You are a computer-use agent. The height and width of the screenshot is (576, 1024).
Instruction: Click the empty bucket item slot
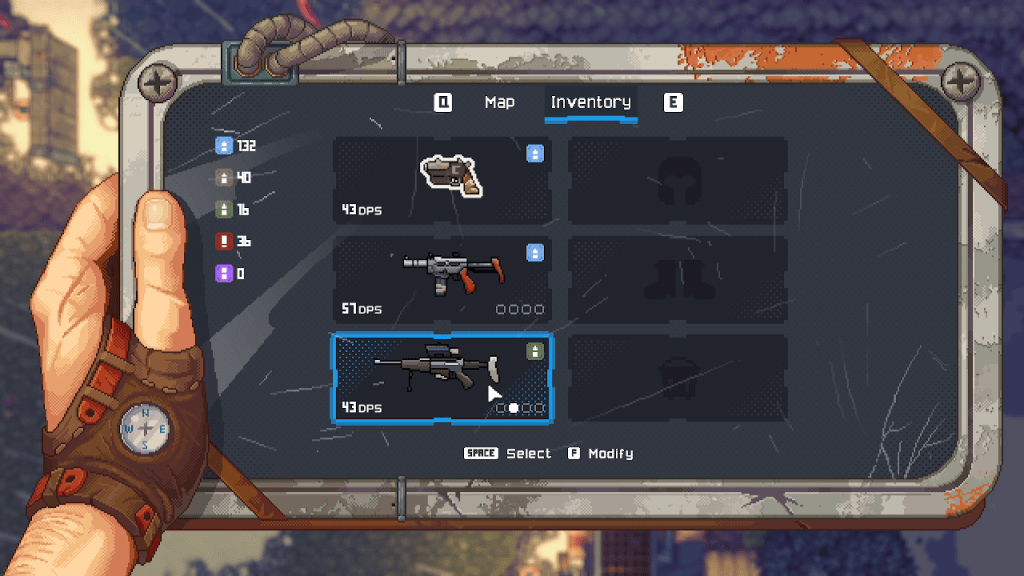[x=678, y=377]
